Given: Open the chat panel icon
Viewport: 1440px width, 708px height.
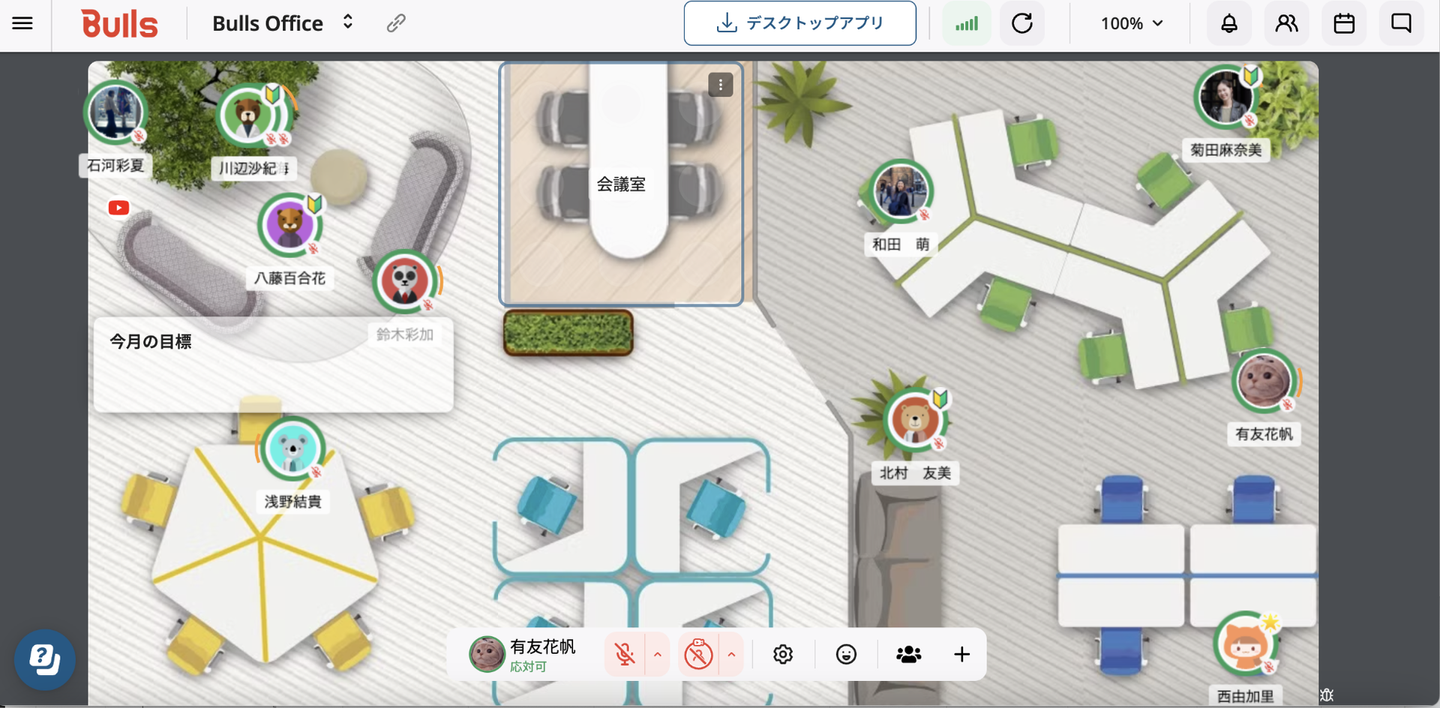Looking at the screenshot, I should (1401, 23).
